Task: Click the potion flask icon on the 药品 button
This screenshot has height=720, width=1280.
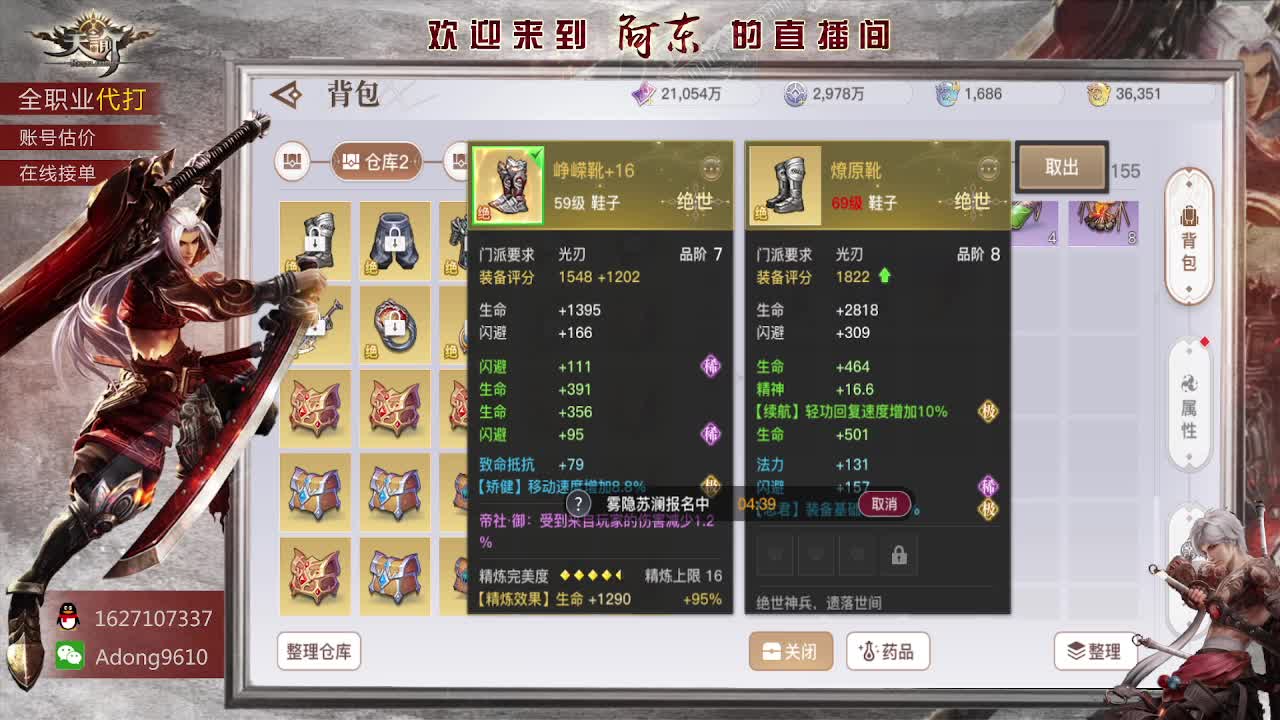Action: coord(869,650)
